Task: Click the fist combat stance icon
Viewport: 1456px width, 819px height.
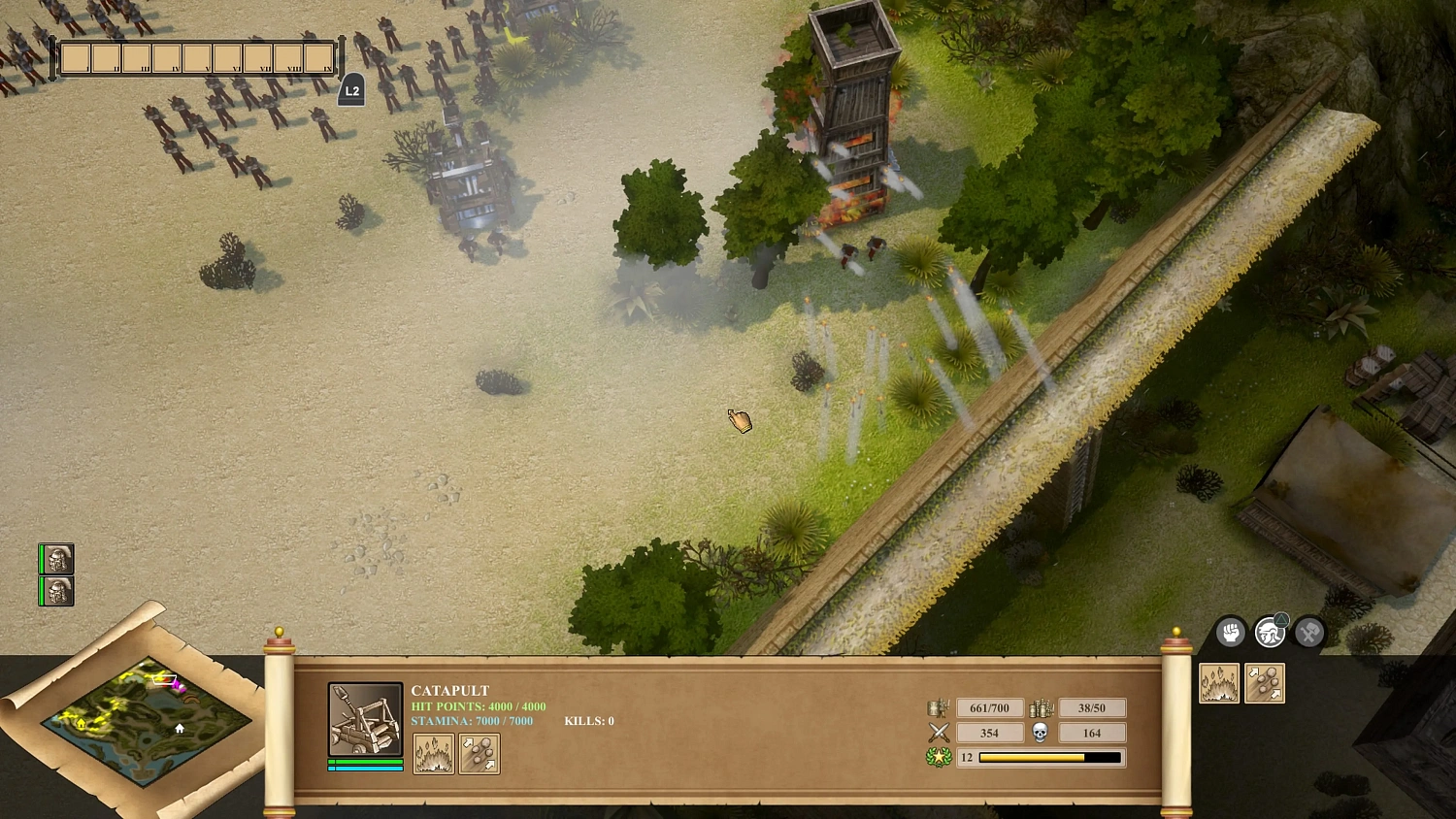Action: point(1231,632)
